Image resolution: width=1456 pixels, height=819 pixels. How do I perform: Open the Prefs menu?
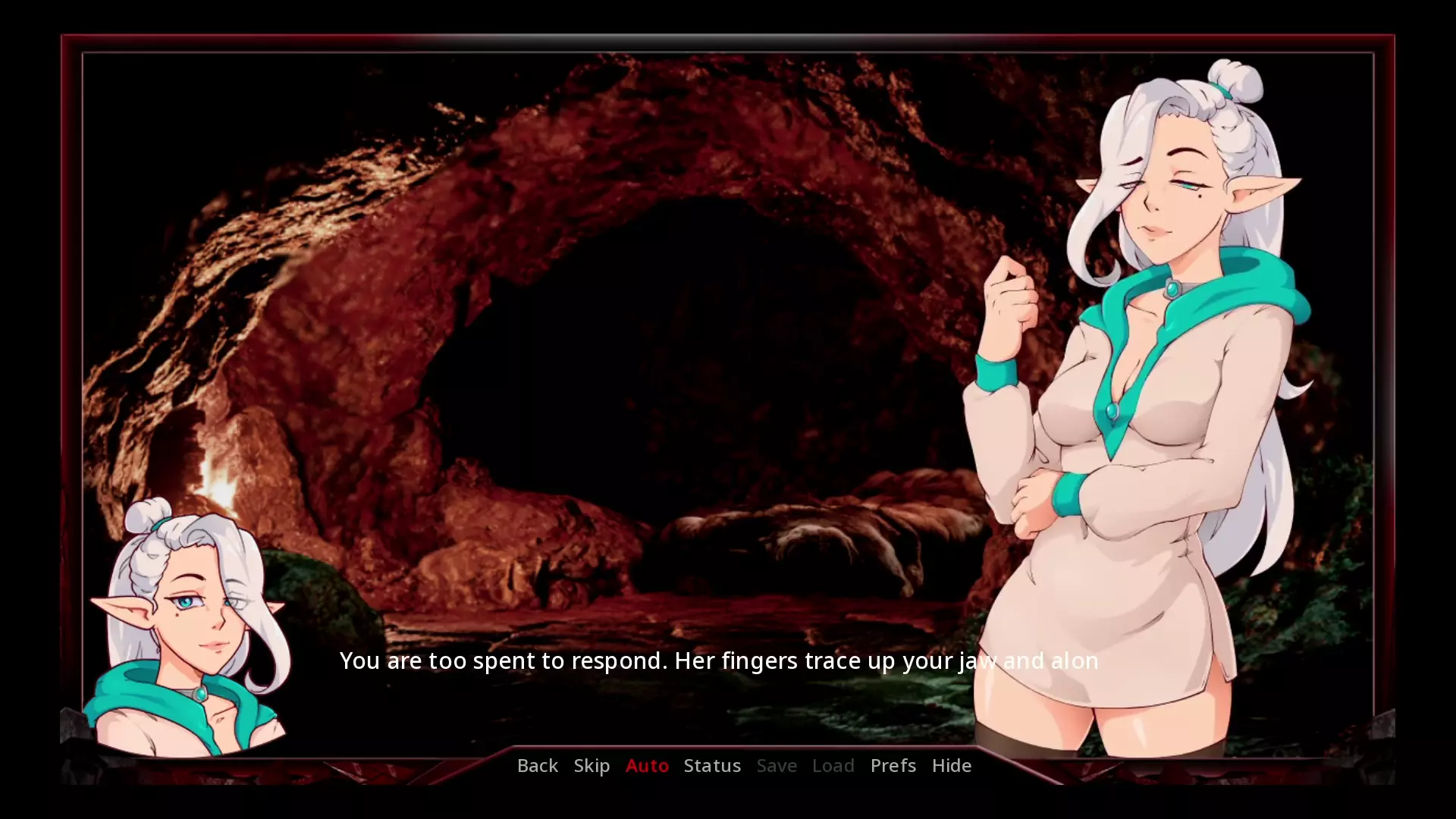(x=893, y=765)
